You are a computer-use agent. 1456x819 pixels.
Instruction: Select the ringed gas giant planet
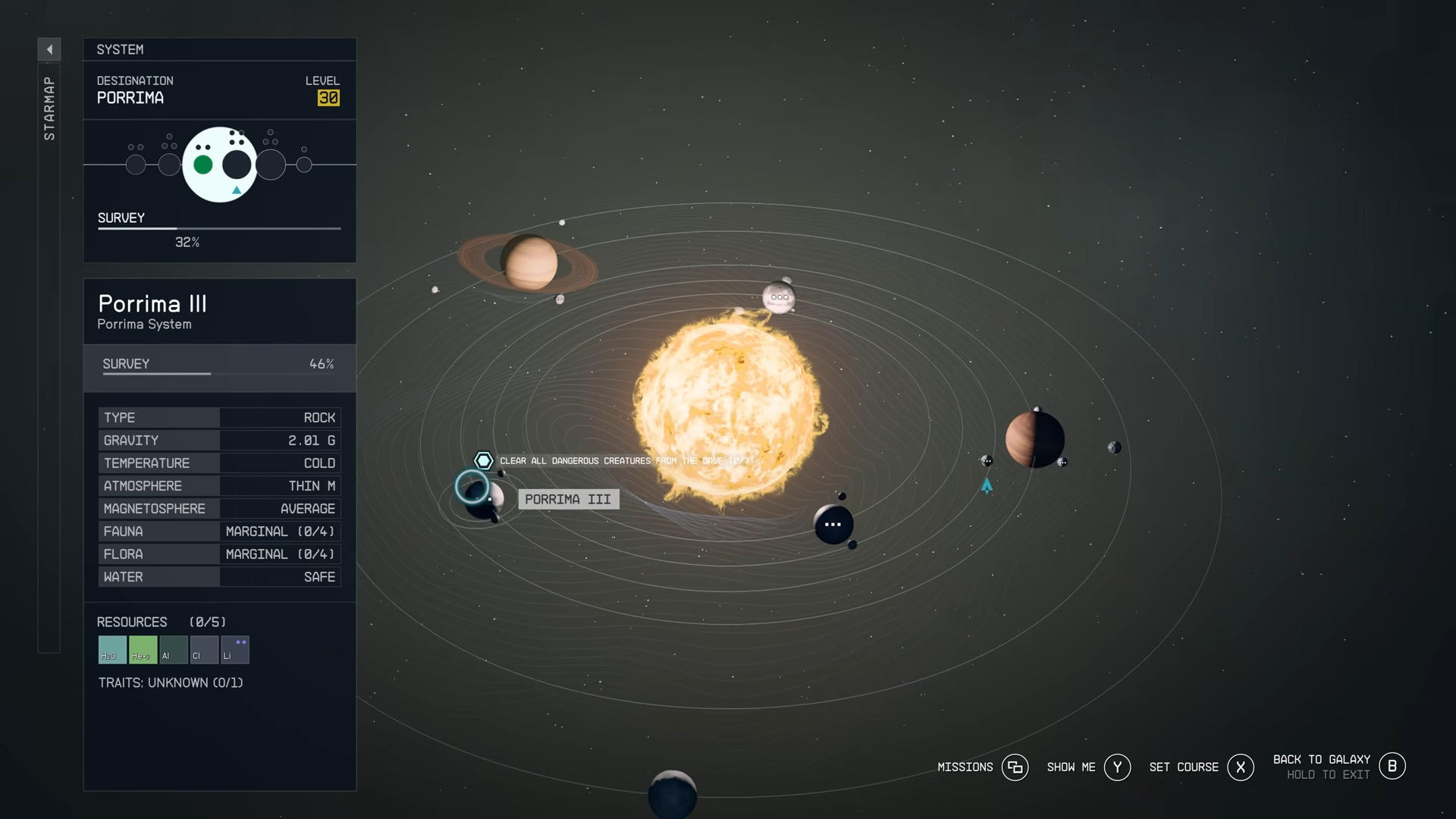click(529, 262)
